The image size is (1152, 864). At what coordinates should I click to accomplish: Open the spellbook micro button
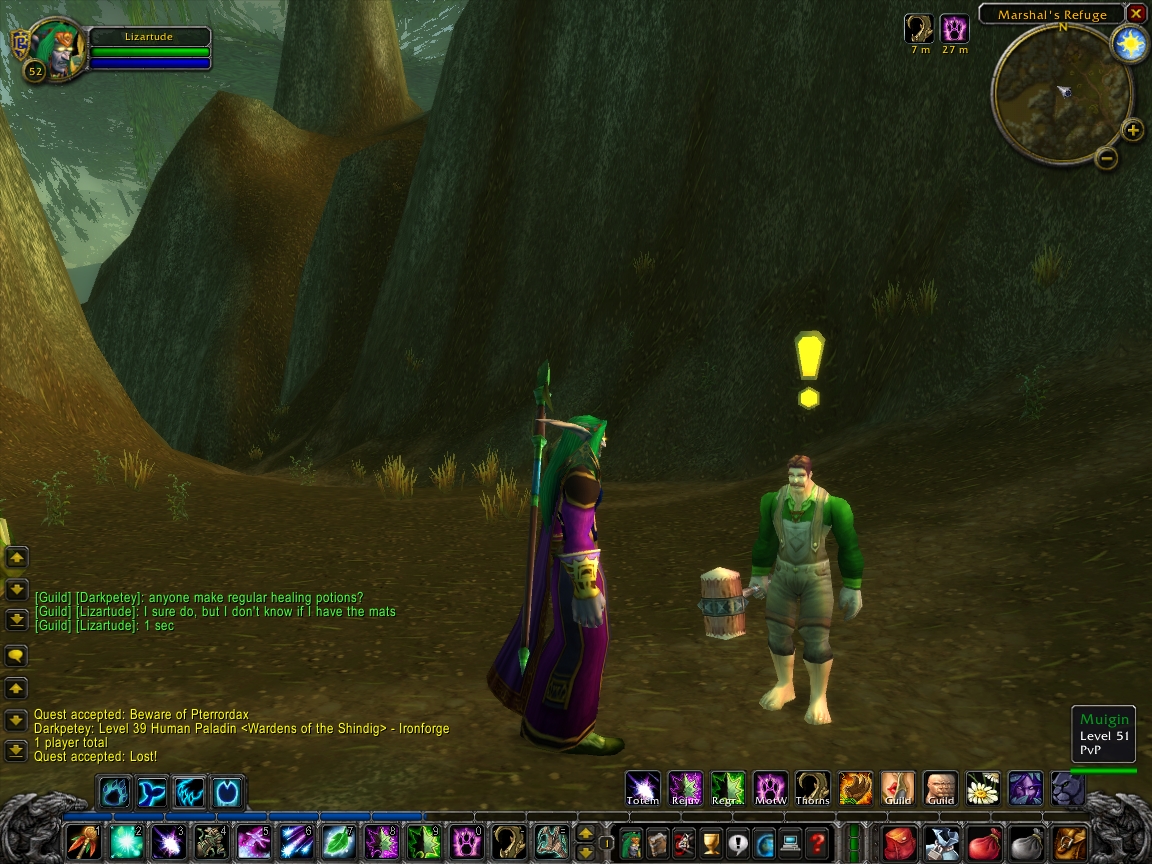(657, 842)
